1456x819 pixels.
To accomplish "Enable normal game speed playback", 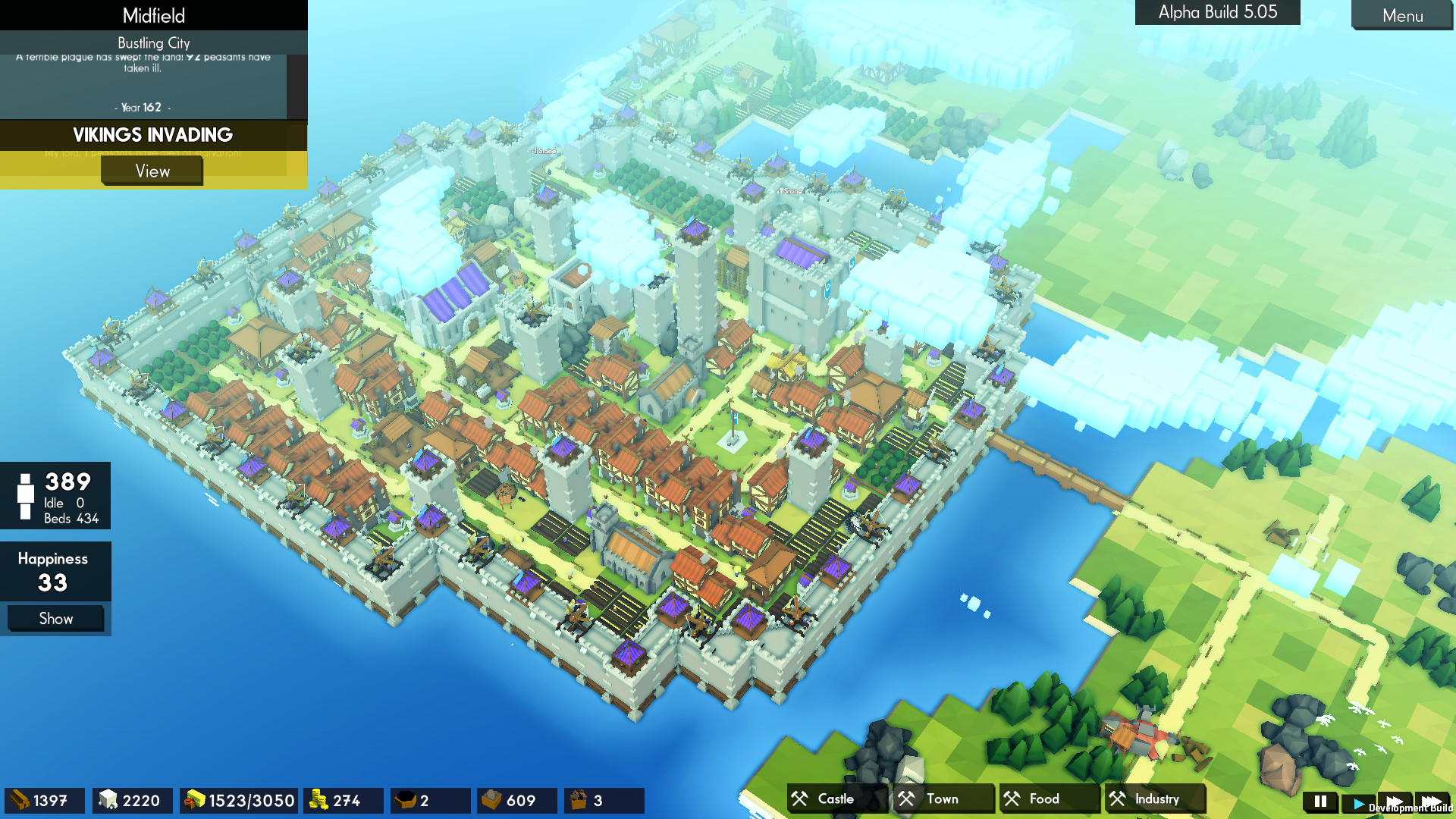I will (x=1357, y=800).
